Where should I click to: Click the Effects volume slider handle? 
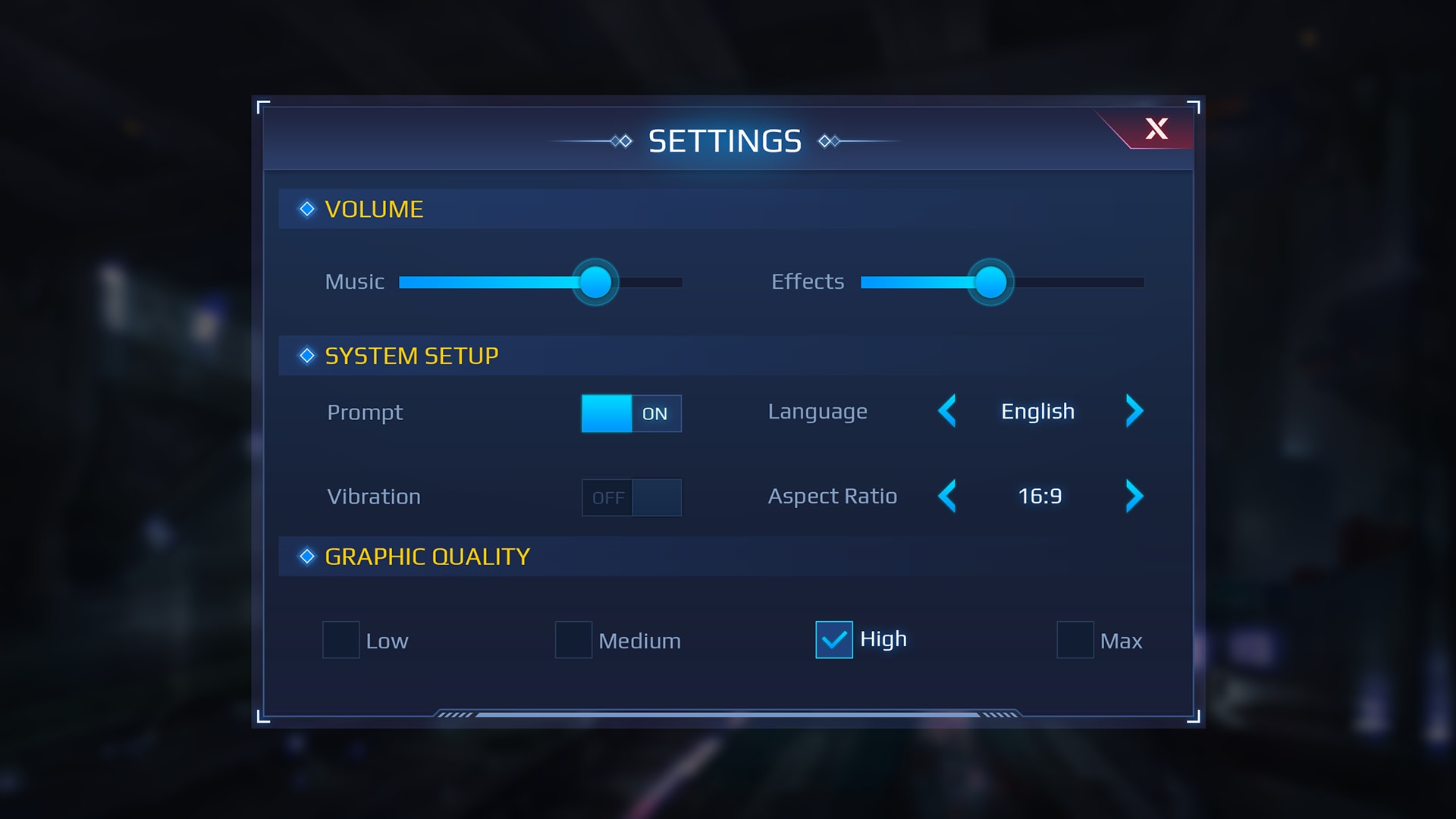coord(990,282)
